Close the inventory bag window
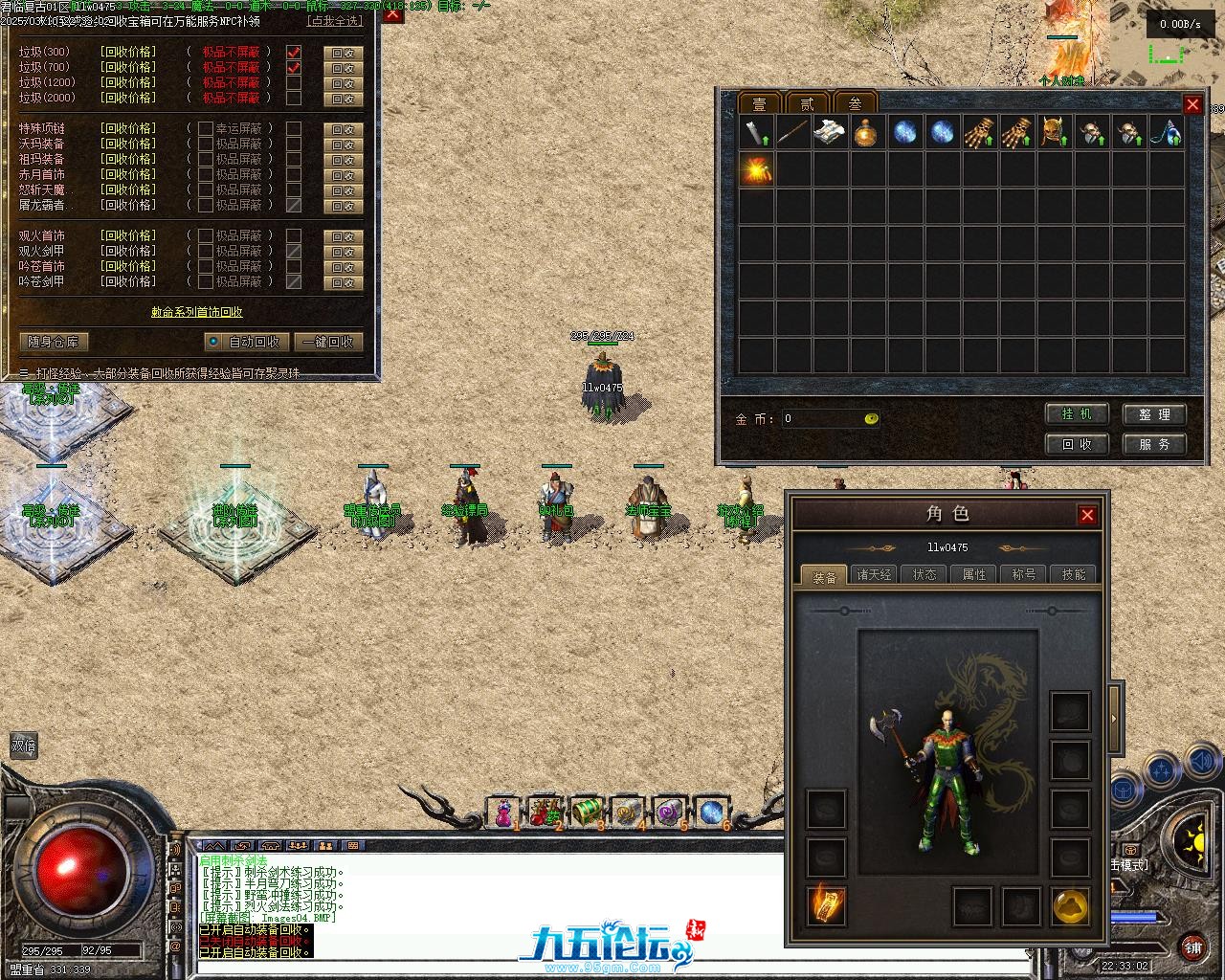The width and height of the screenshot is (1225, 980). coord(1192,104)
